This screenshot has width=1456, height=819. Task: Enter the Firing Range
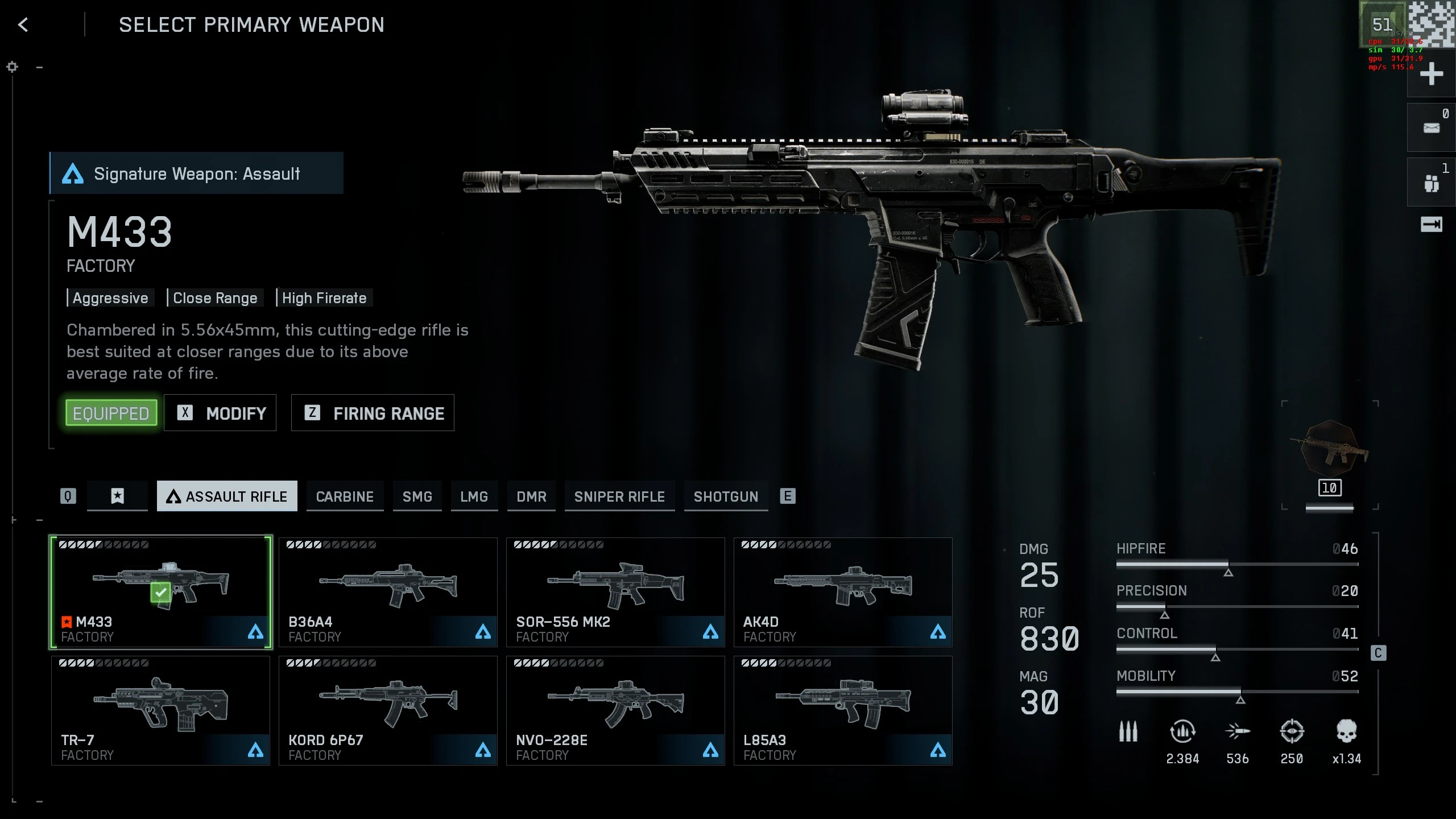click(373, 413)
